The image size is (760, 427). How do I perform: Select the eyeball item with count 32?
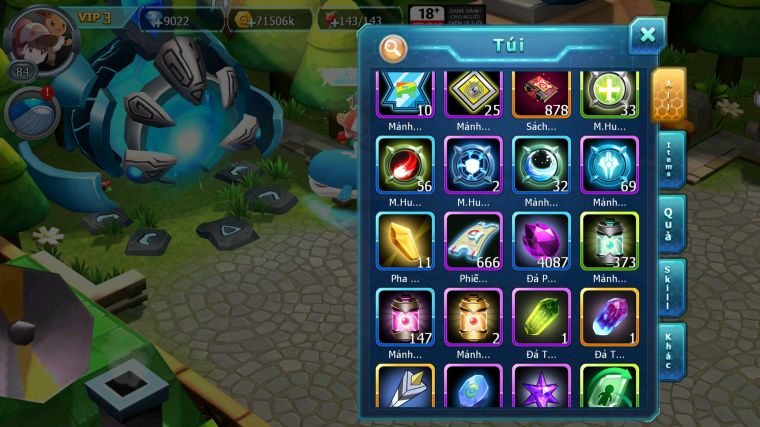tap(541, 164)
